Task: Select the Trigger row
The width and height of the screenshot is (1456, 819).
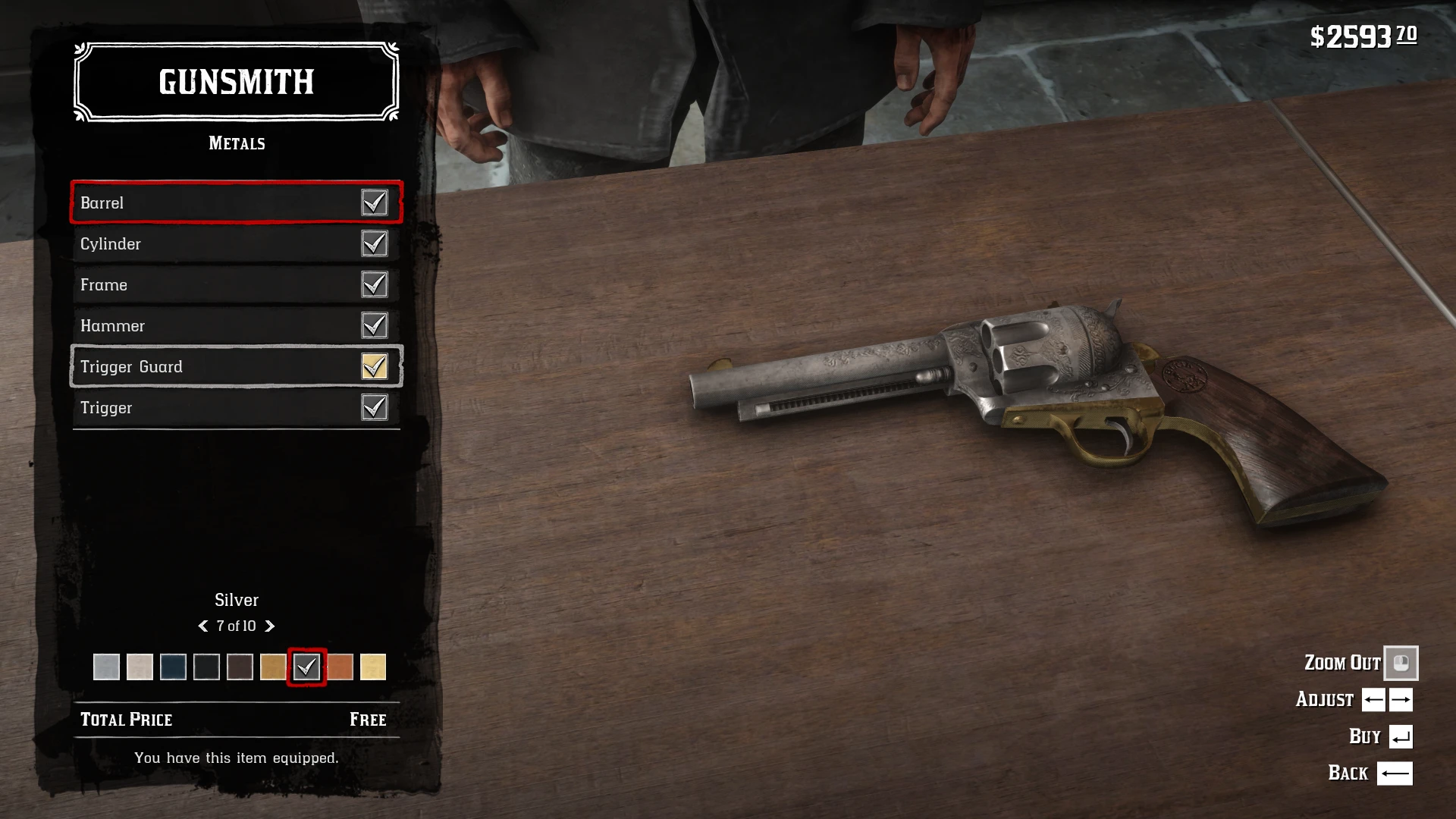Action: (x=236, y=407)
